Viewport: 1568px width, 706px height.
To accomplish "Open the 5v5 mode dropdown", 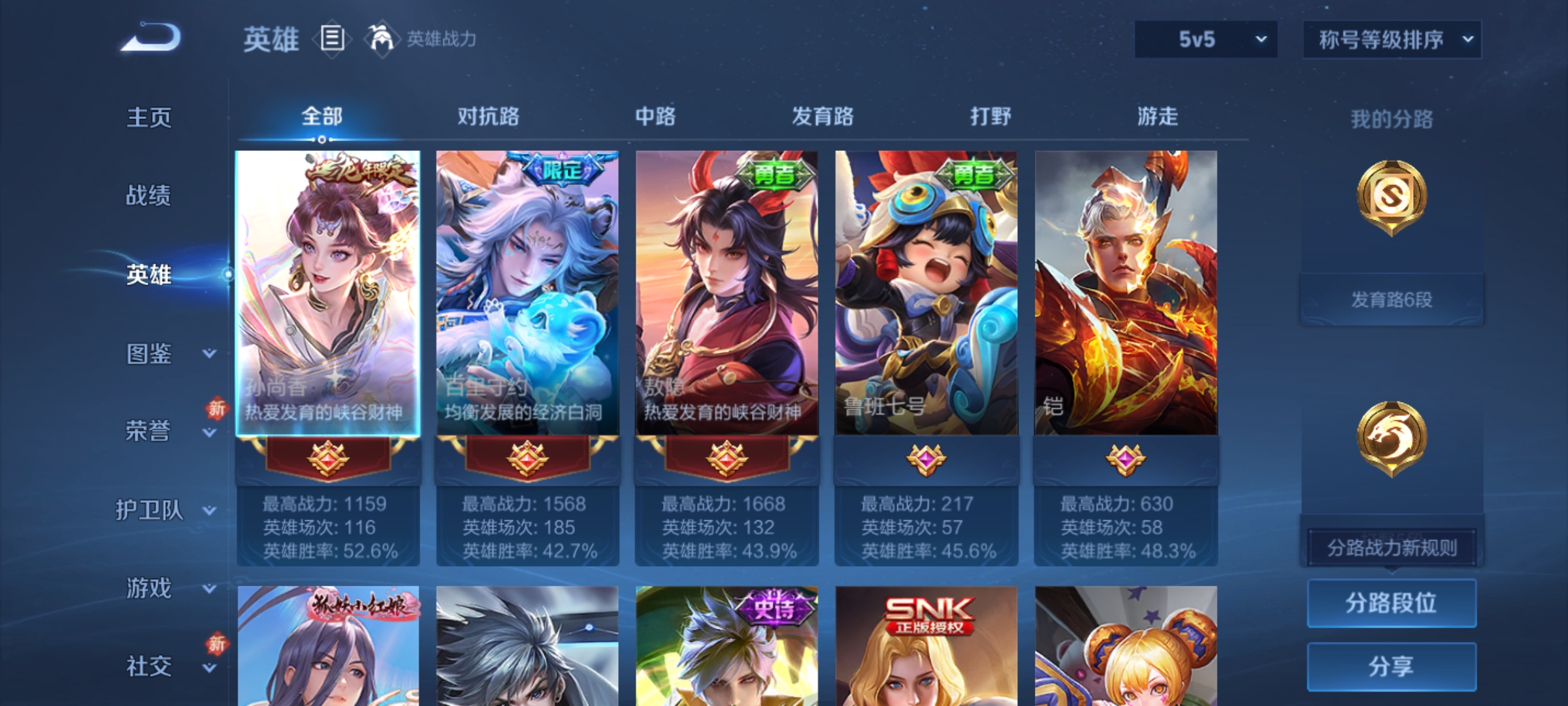I will tap(1204, 39).
